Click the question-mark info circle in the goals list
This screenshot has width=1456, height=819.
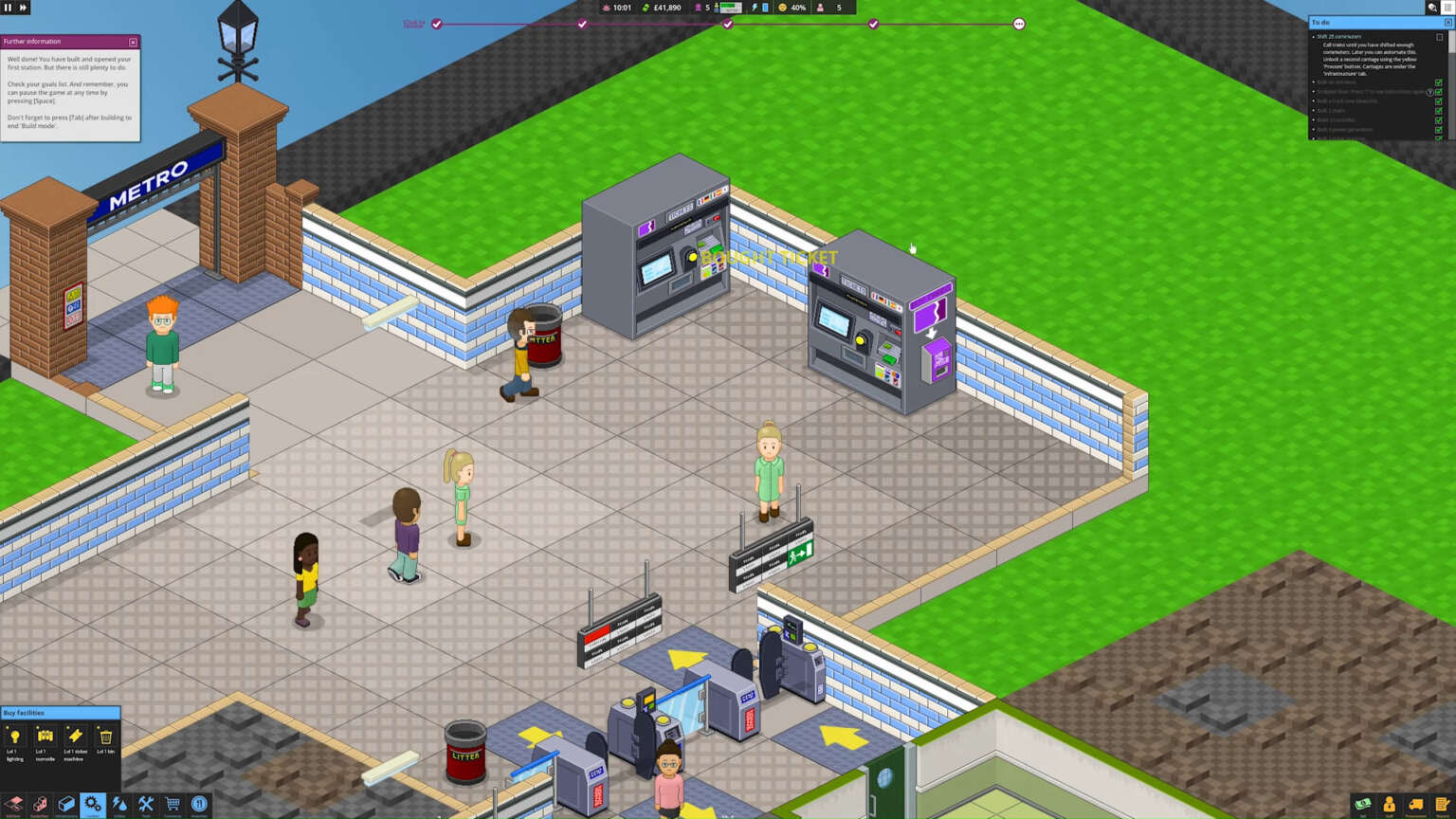click(1431, 92)
